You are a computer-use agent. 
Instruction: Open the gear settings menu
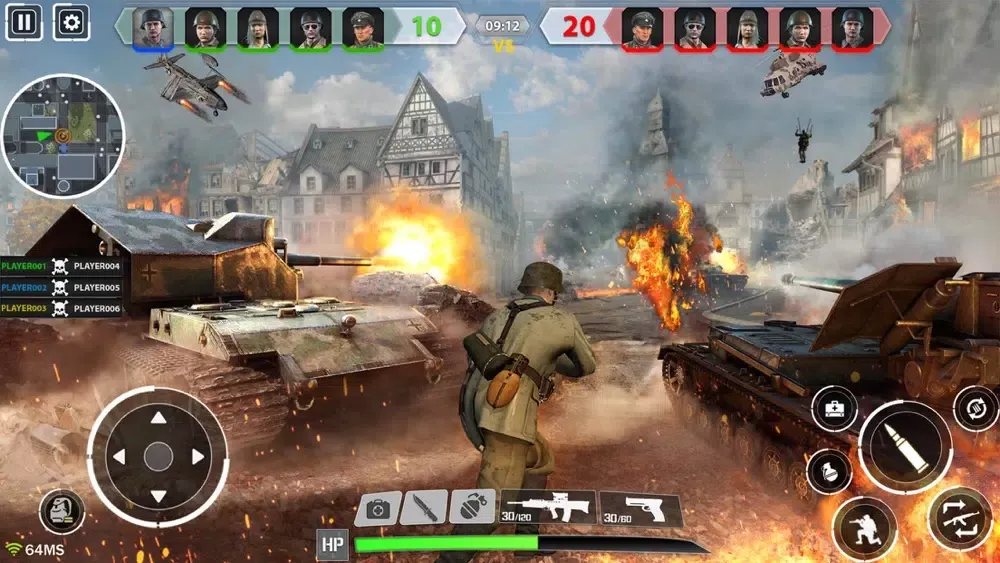pyautogui.click(x=70, y=21)
